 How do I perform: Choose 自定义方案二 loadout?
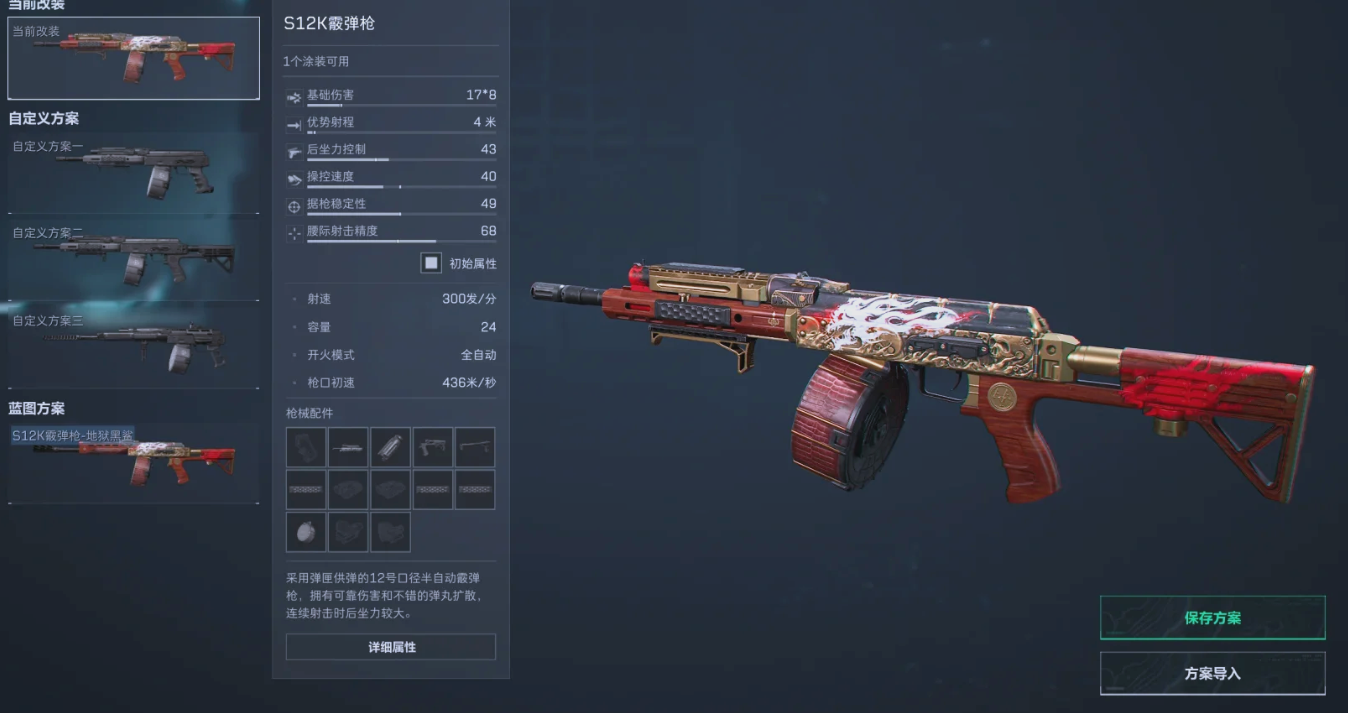[134, 260]
